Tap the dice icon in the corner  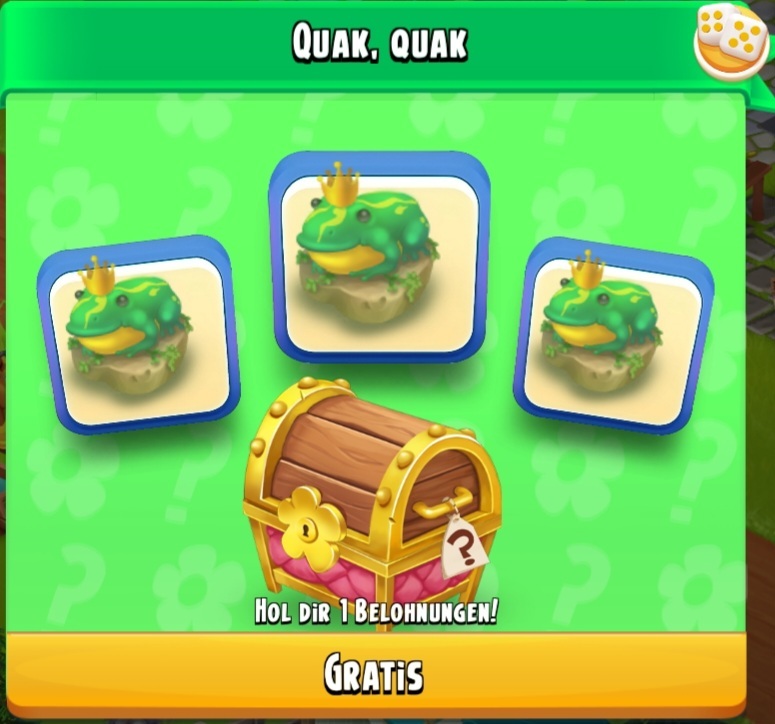[x=731, y=40]
